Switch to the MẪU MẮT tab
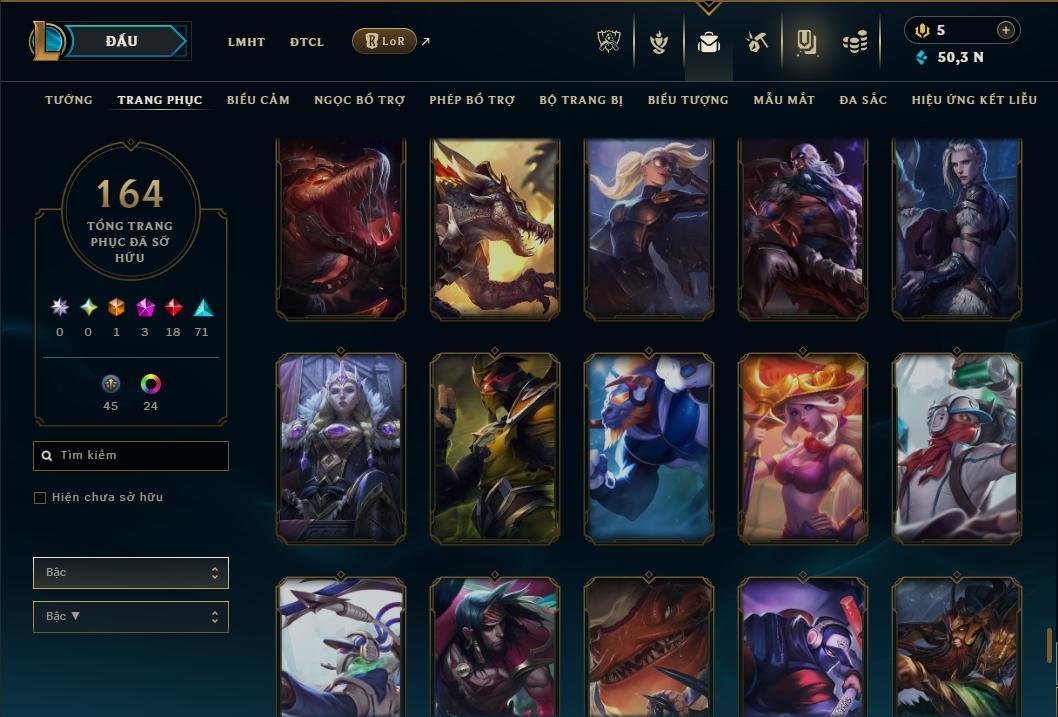 784,100
